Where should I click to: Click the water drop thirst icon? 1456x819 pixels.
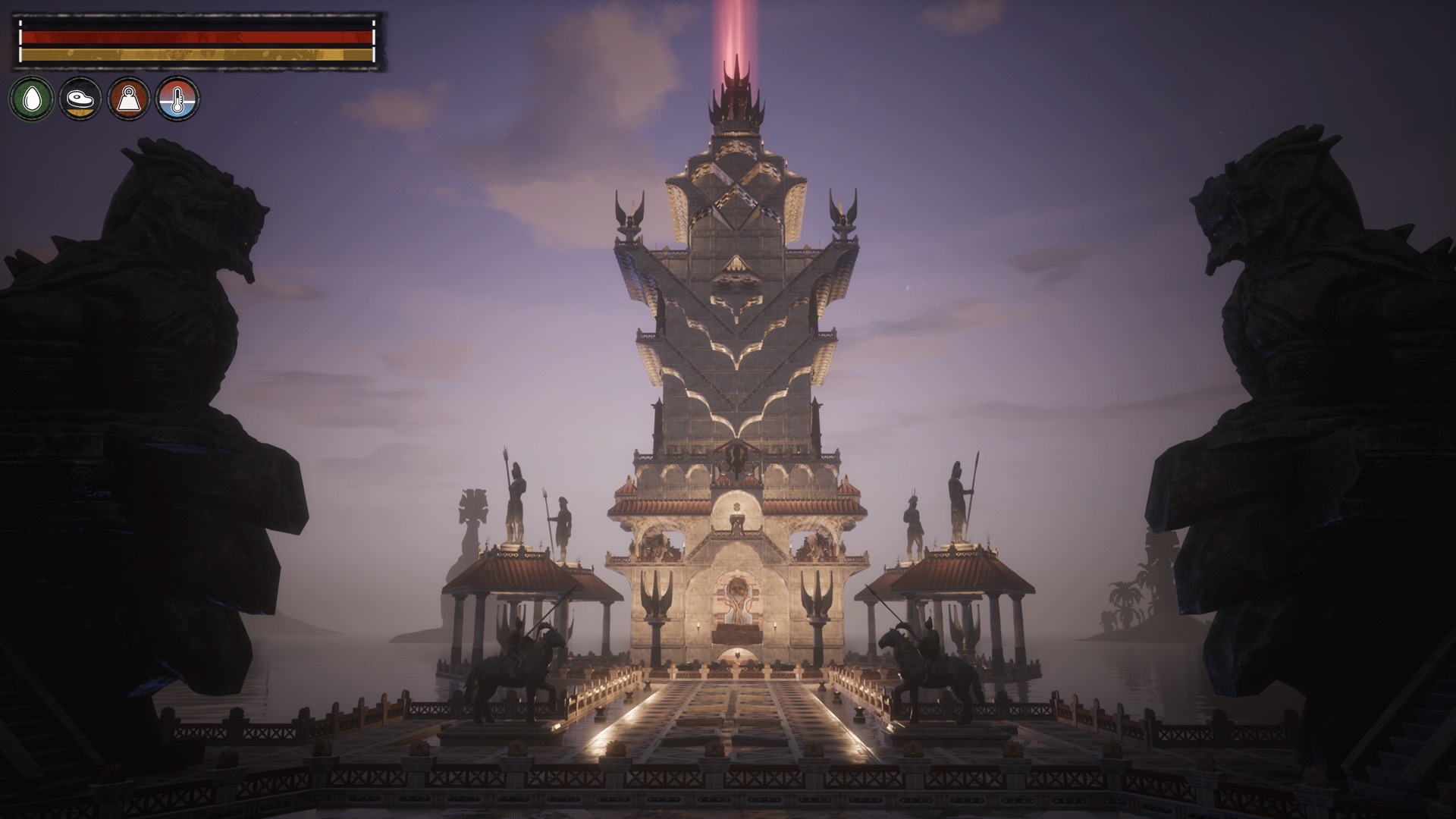point(31,99)
